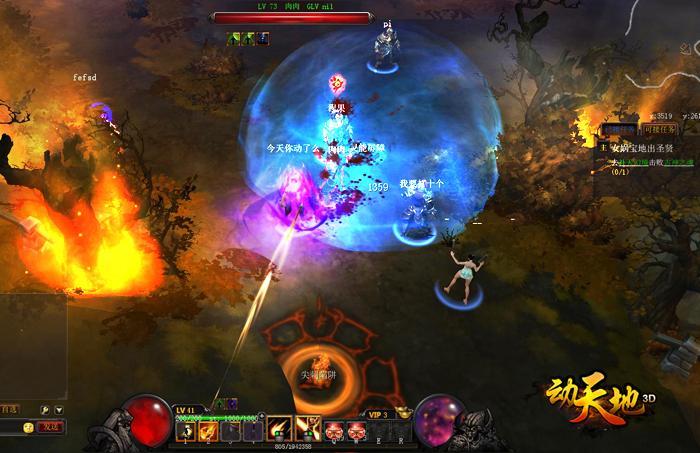This screenshot has height=453, width=700.
Task: Use the red potion in slot Q
Action: pyautogui.click(x=335, y=430)
